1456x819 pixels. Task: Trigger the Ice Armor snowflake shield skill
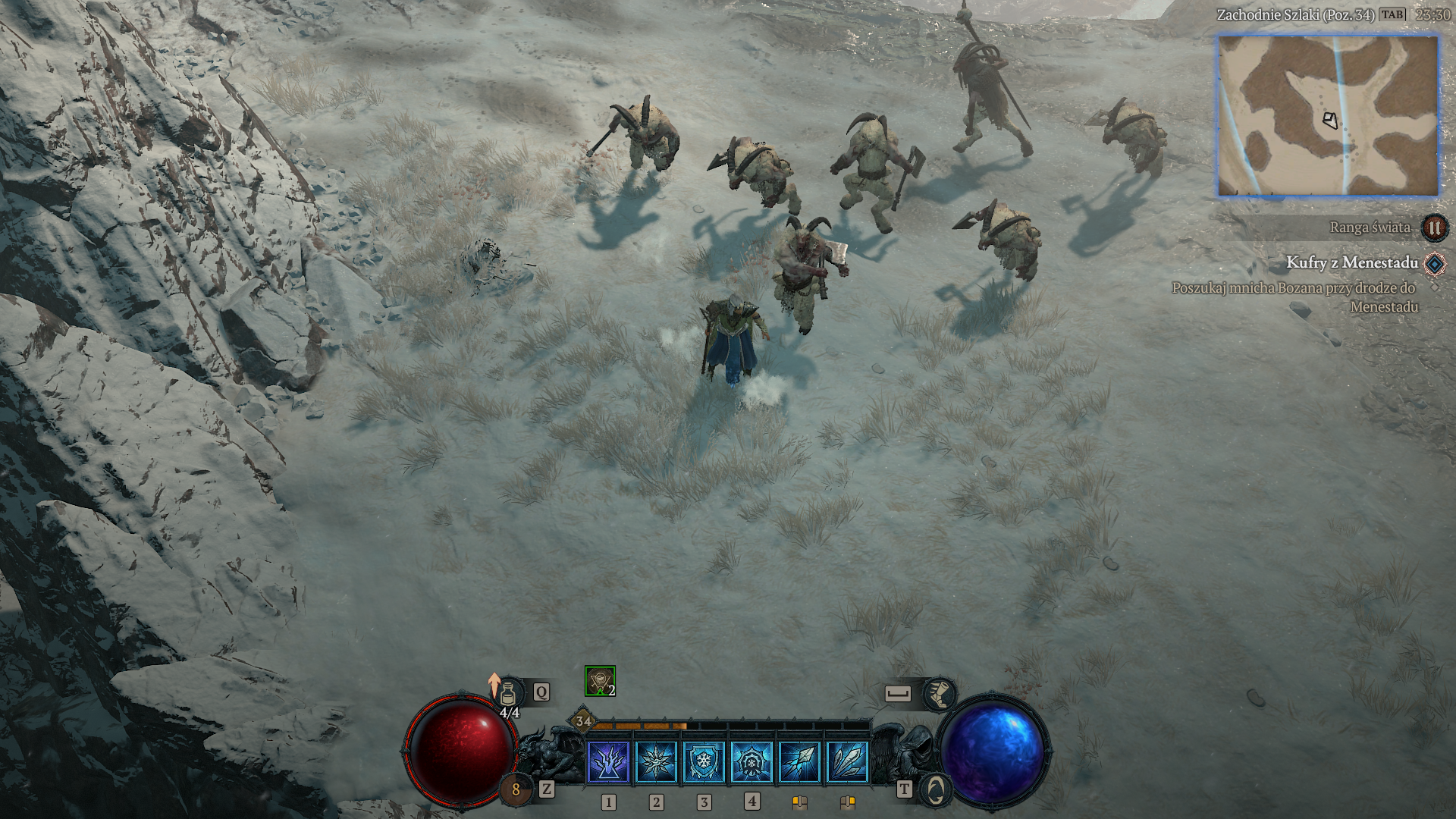click(704, 761)
